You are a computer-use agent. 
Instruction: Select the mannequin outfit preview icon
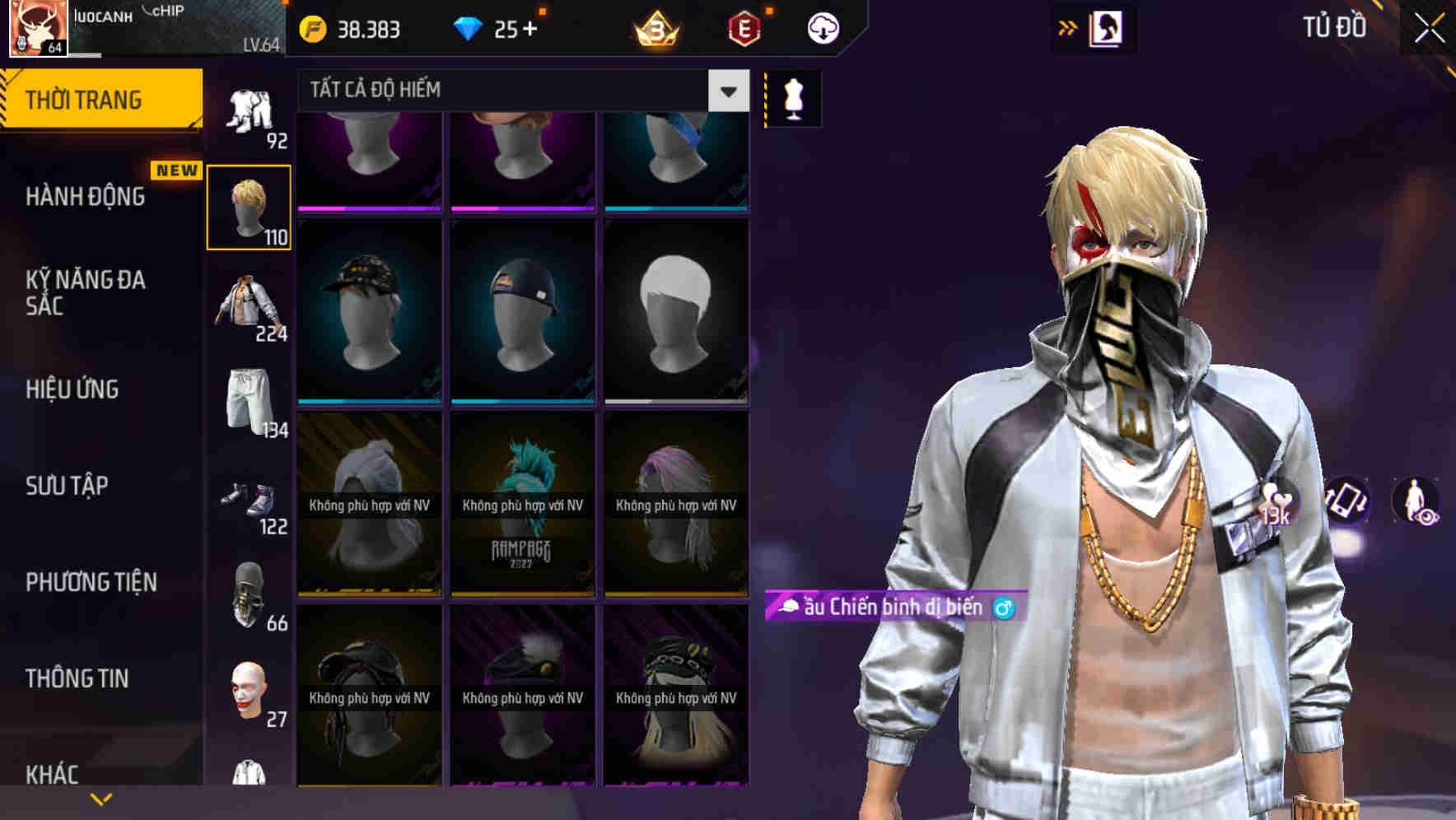pos(792,97)
